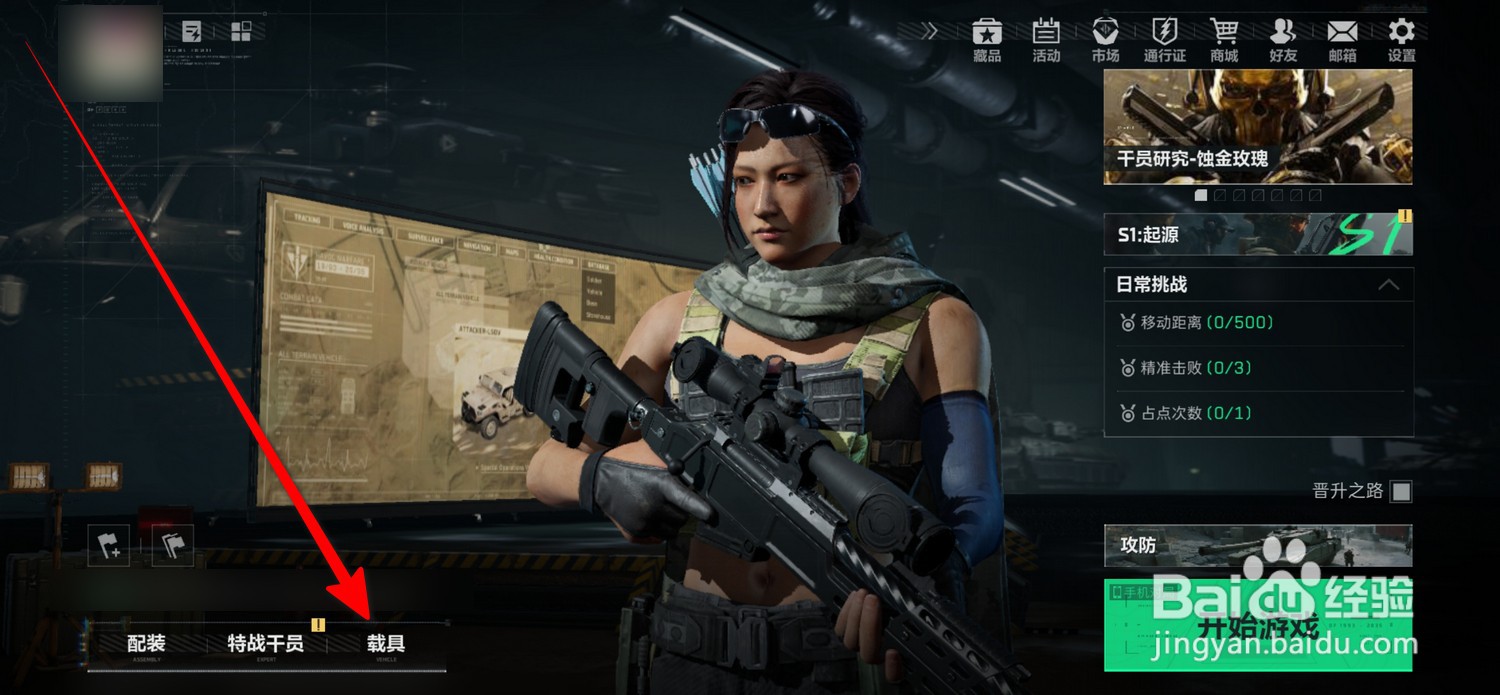Start the match with 开始游戏
Image resolution: width=1500 pixels, height=695 pixels.
1258,626
